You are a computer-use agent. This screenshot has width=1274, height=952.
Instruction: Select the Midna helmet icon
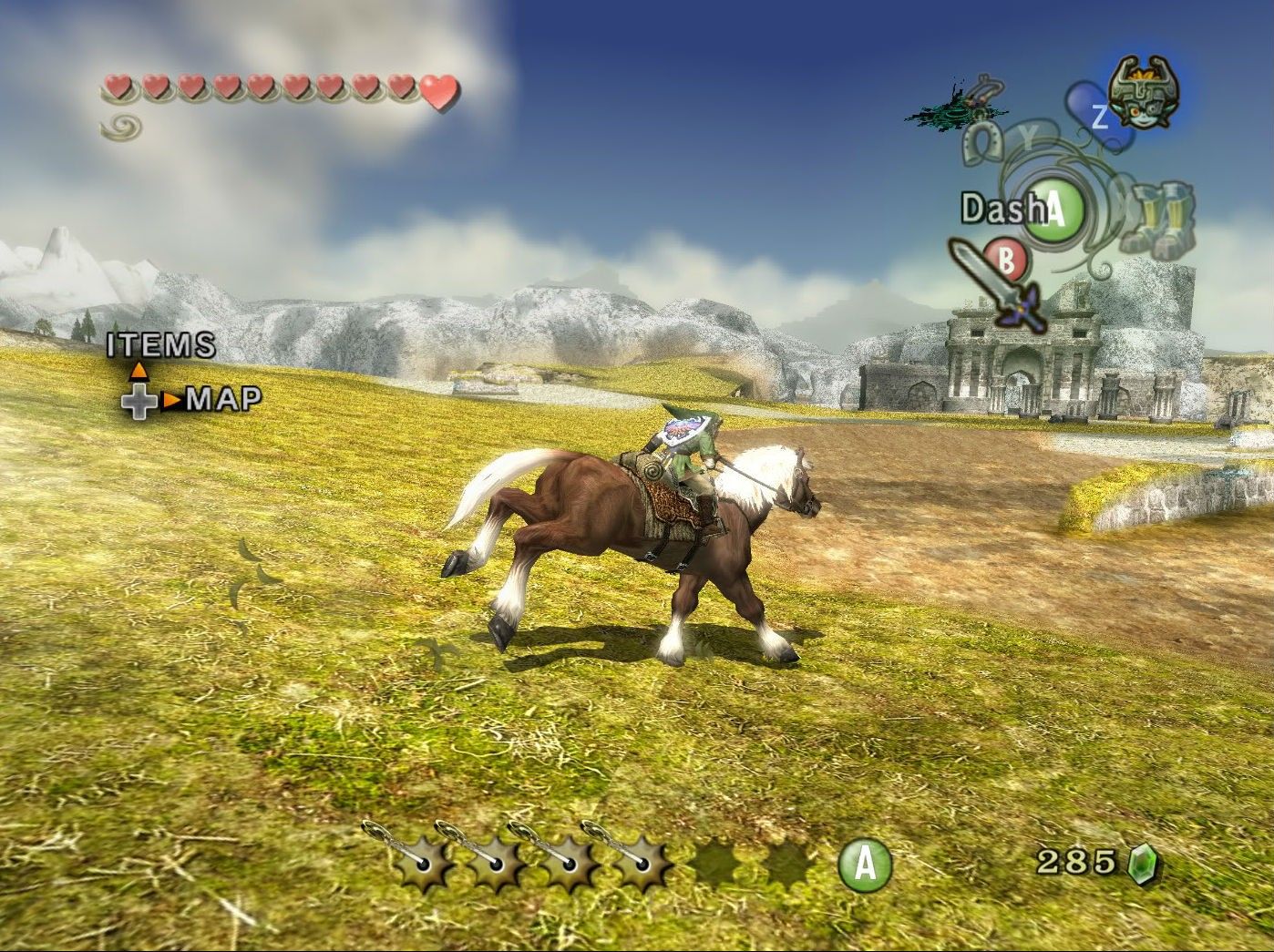[x=1143, y=91]
